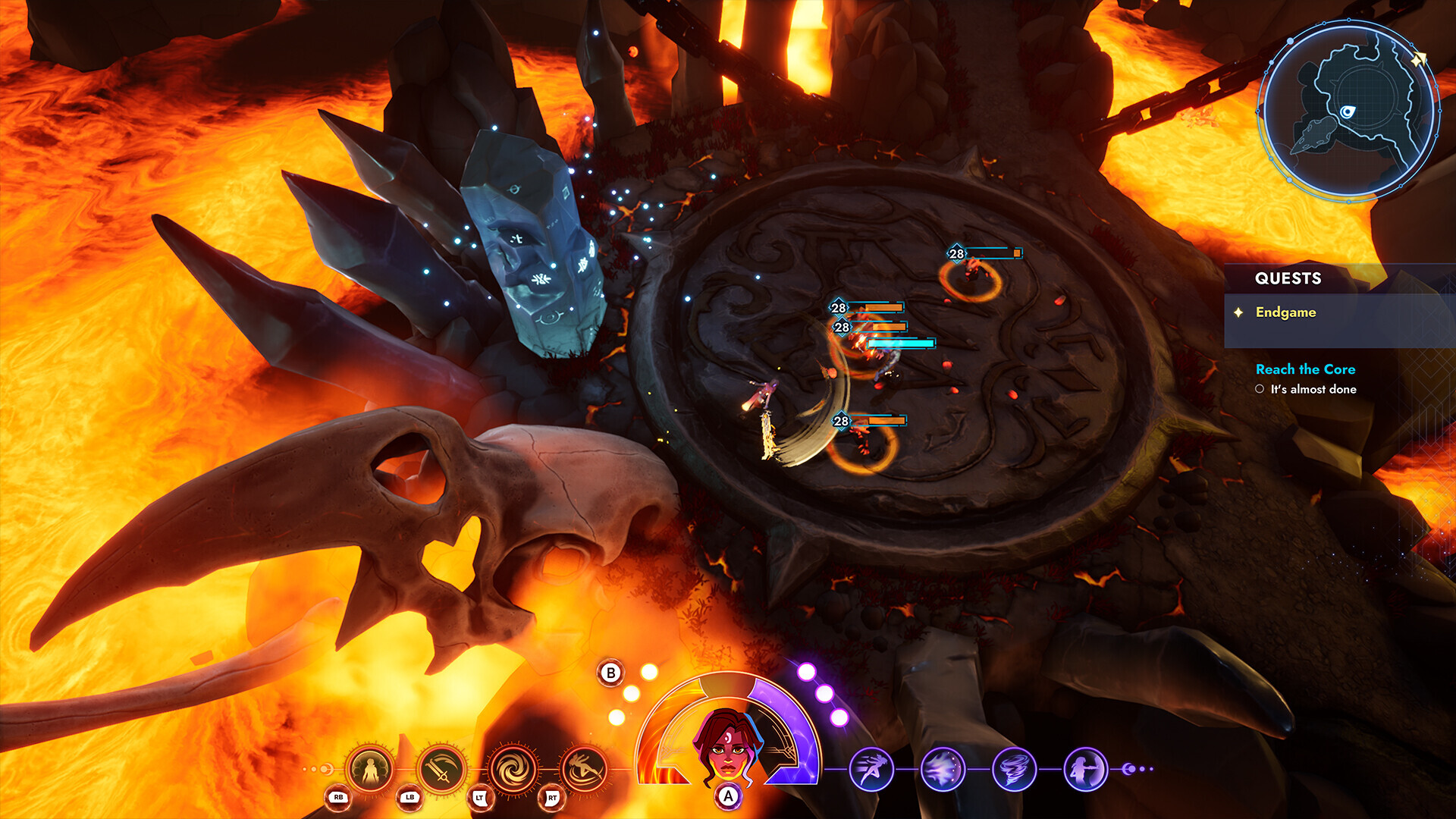1456x819 pixels.
Task: Toggle the "It's almost done" objective circle
Action: (1260, 389)
